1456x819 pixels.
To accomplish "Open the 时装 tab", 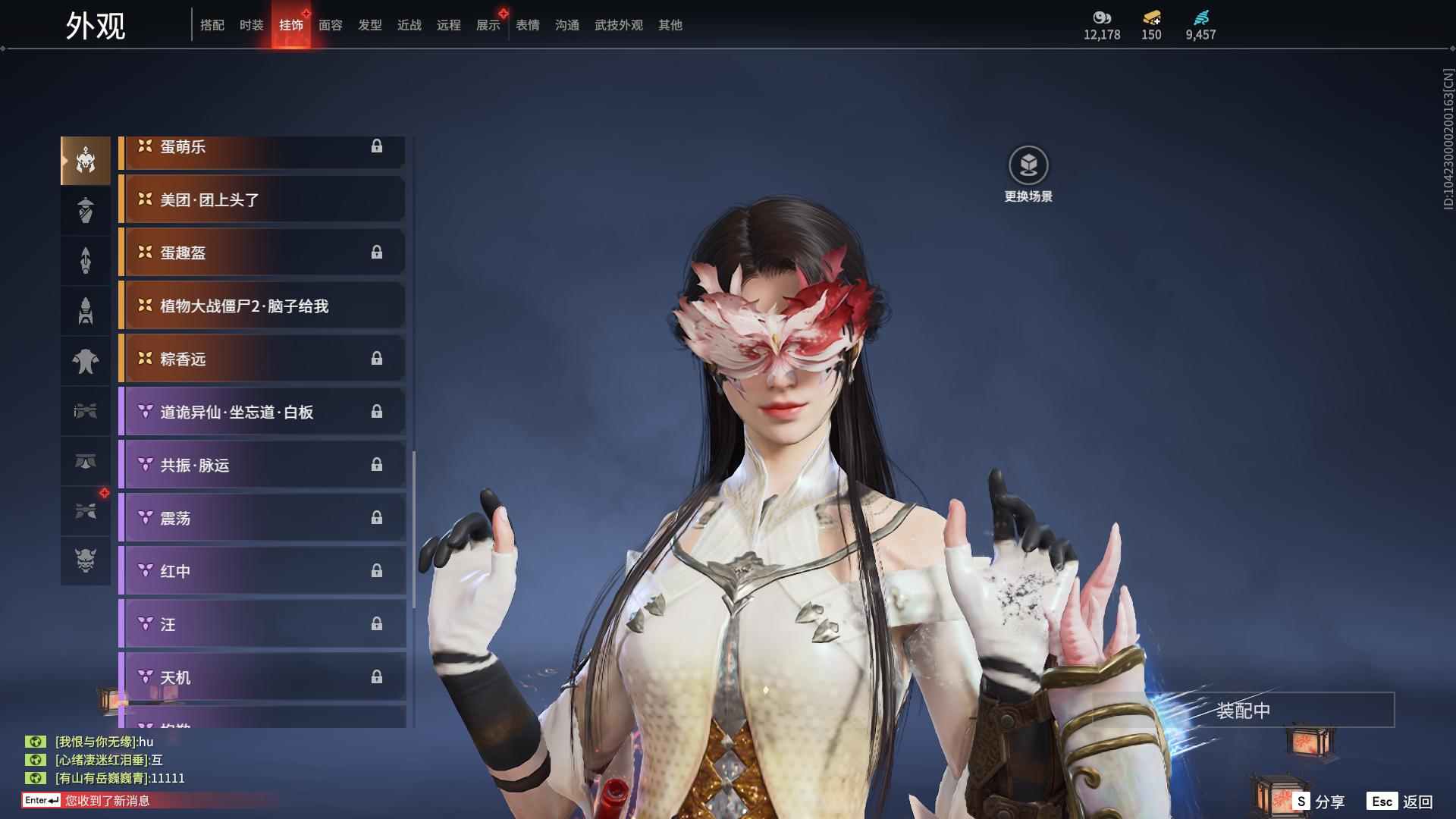I will click(x=251, y=25).
